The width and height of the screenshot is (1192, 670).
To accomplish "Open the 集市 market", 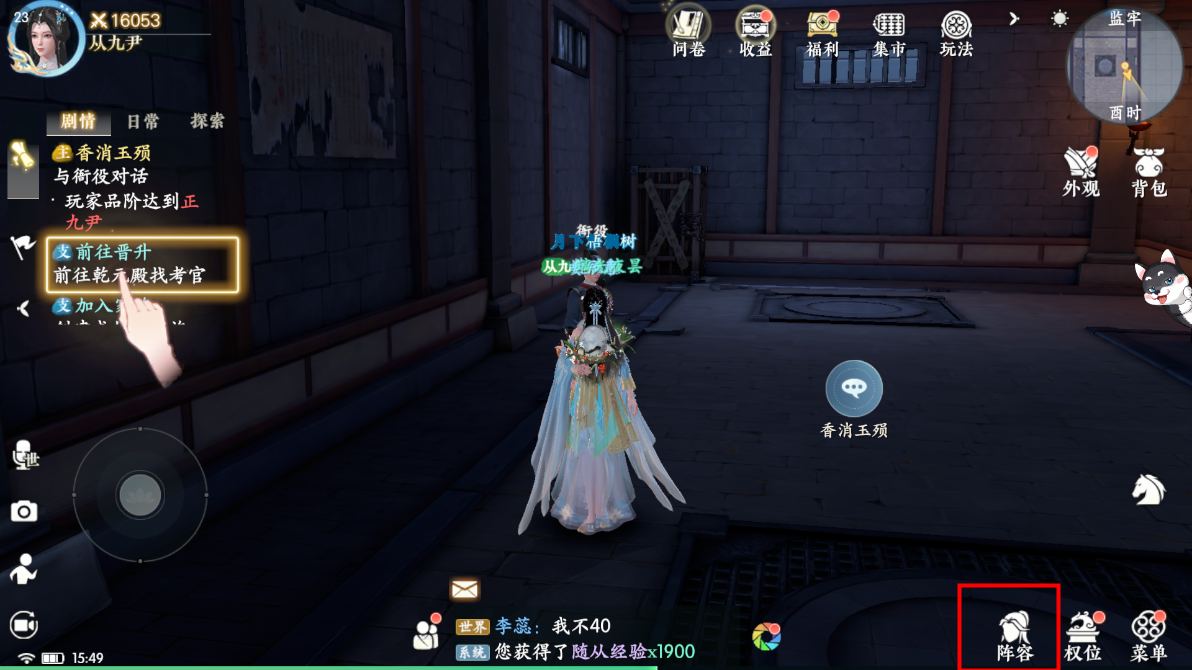I will pyautogui.click(x=889, y=30).
